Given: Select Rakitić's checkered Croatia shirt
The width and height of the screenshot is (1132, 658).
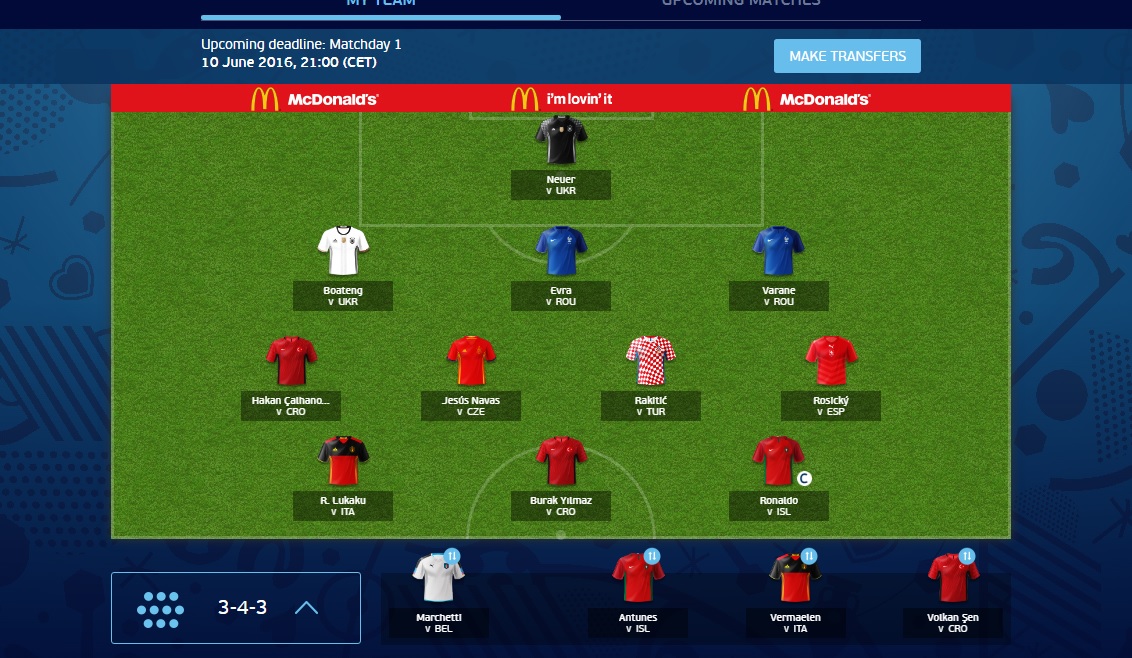Looking at the screenshot, I should click(650, 362).
